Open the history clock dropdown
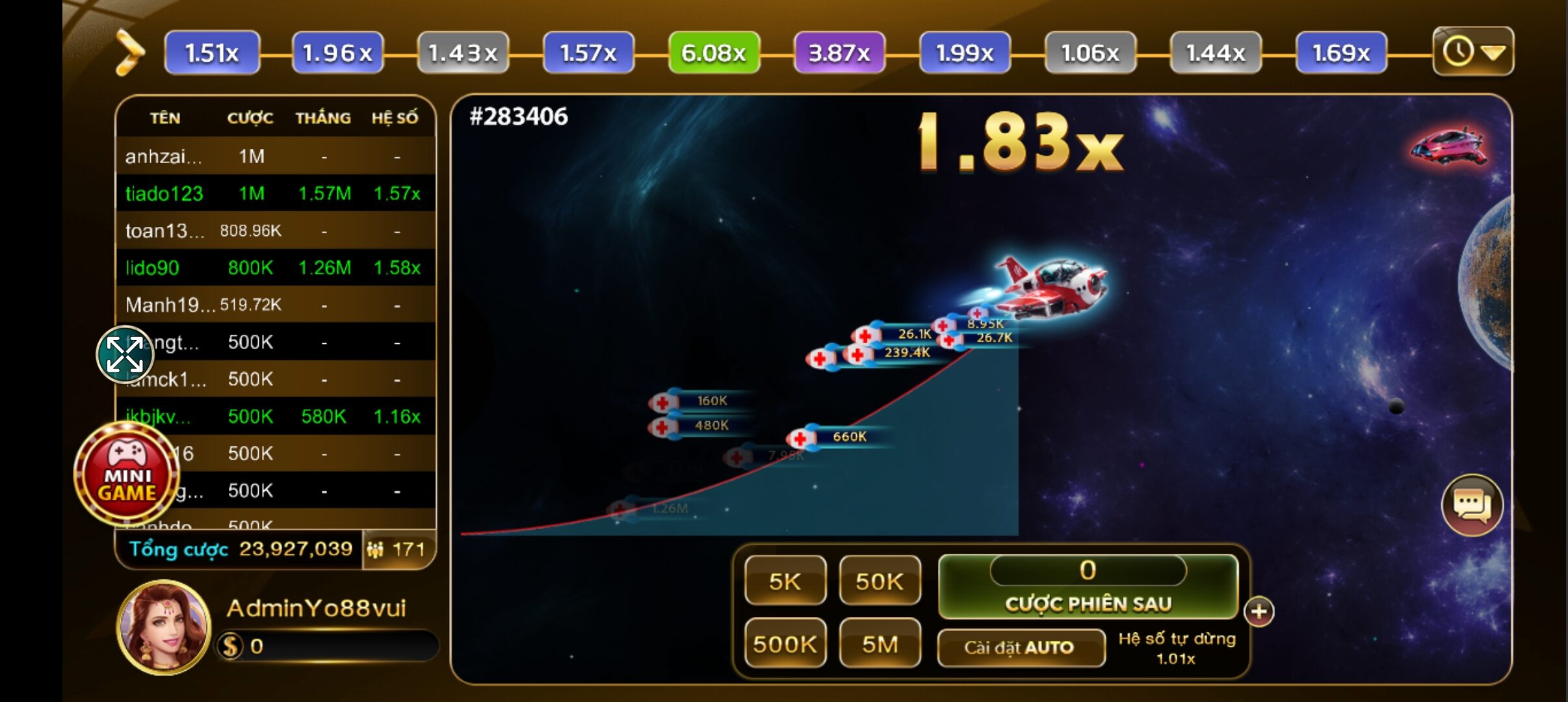1568x702 pixels. 1472,51
